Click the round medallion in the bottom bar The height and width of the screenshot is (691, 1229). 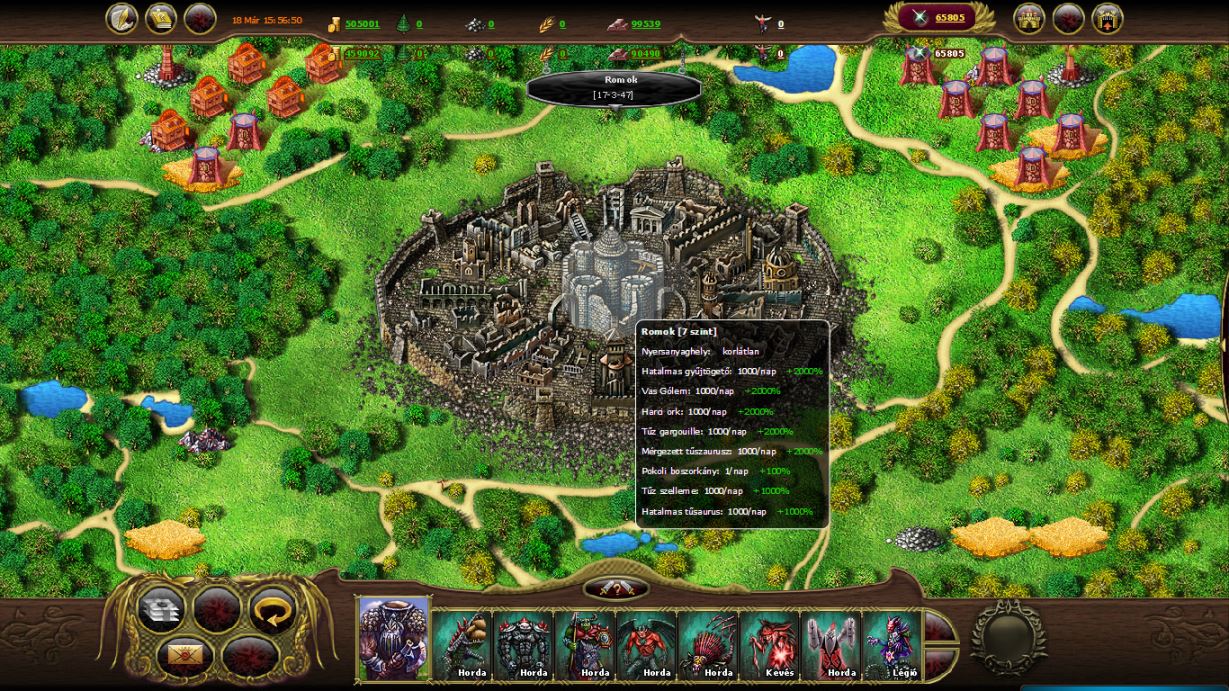pos(1010,638)
